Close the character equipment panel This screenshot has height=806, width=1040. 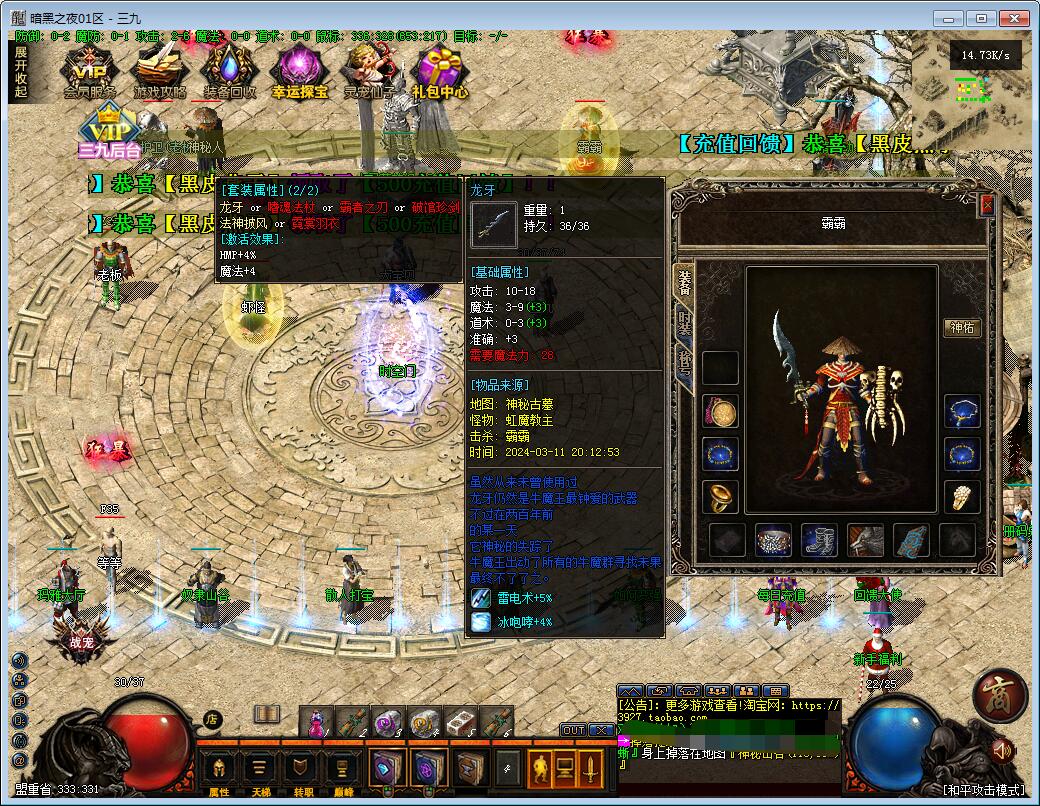pyautogui.click(x=987, y=205)
